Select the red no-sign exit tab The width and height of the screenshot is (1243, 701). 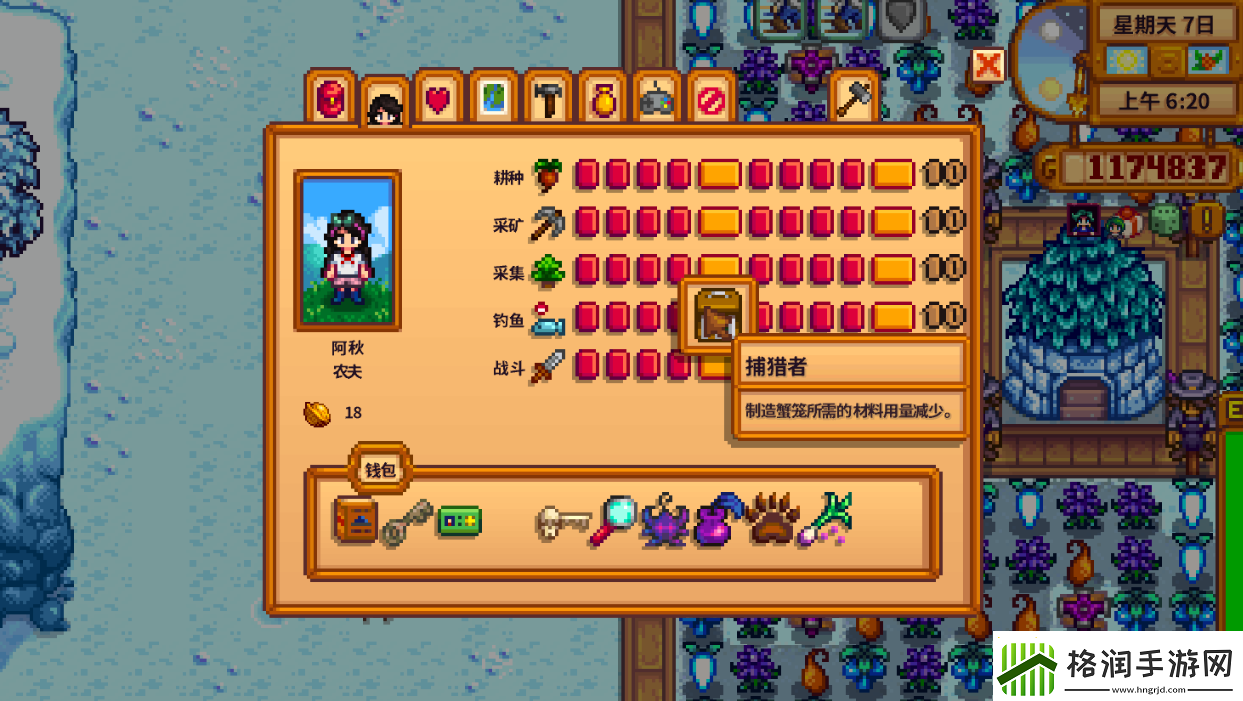pos(710,99)
